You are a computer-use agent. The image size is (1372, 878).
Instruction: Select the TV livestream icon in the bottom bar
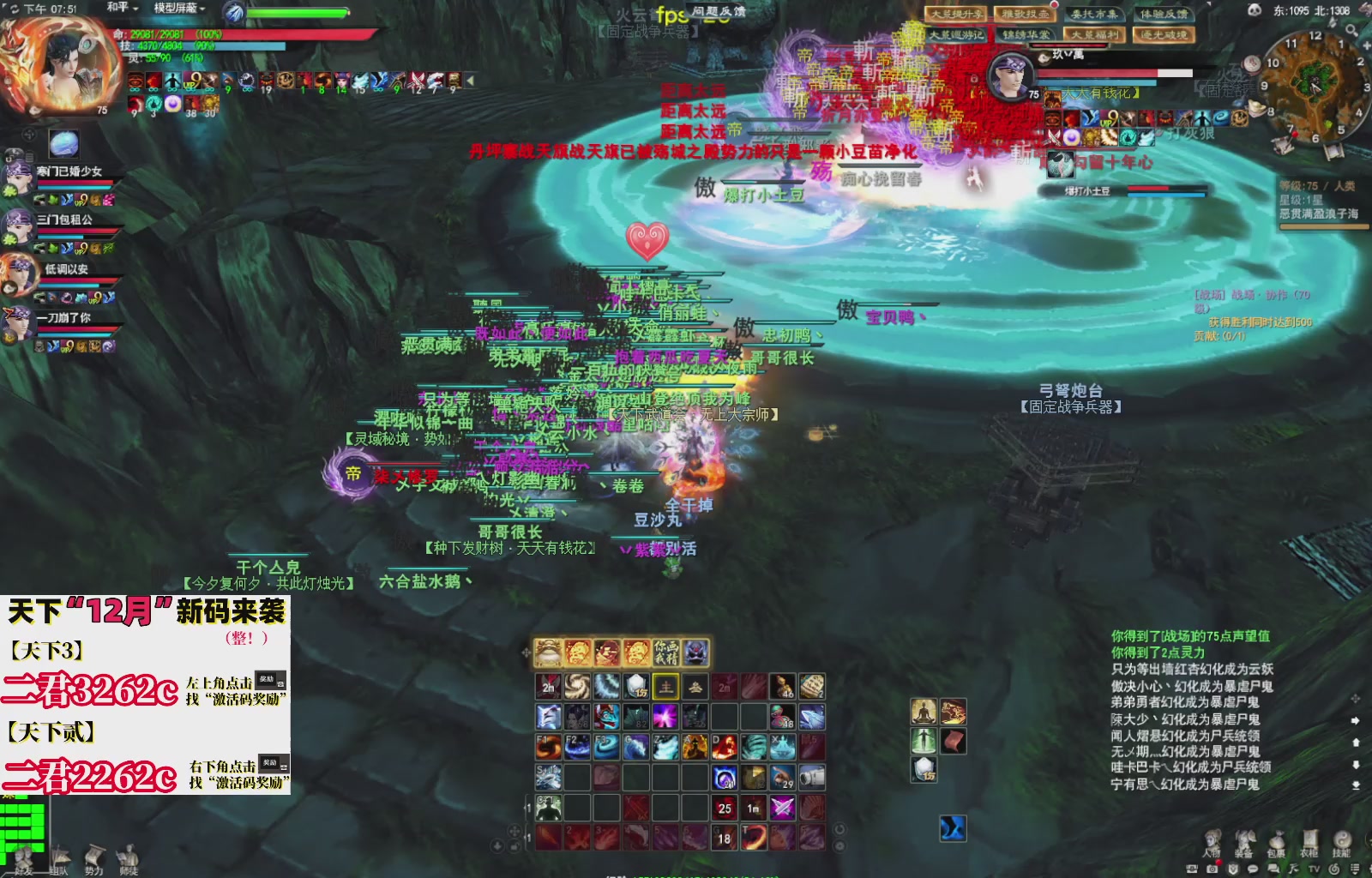coord(1315,869)
